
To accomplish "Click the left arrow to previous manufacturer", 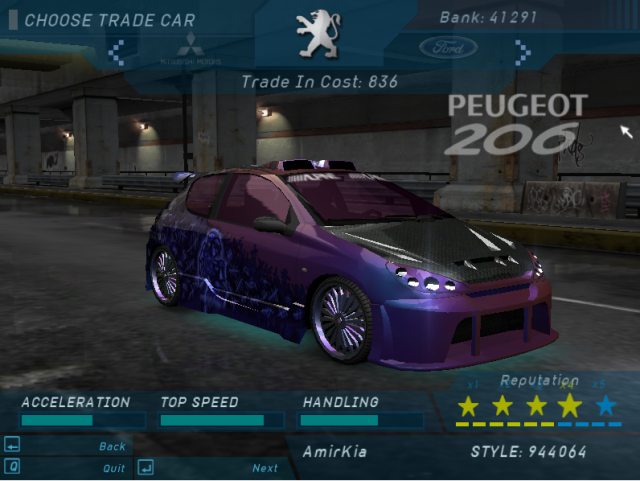I will point(116,49).
